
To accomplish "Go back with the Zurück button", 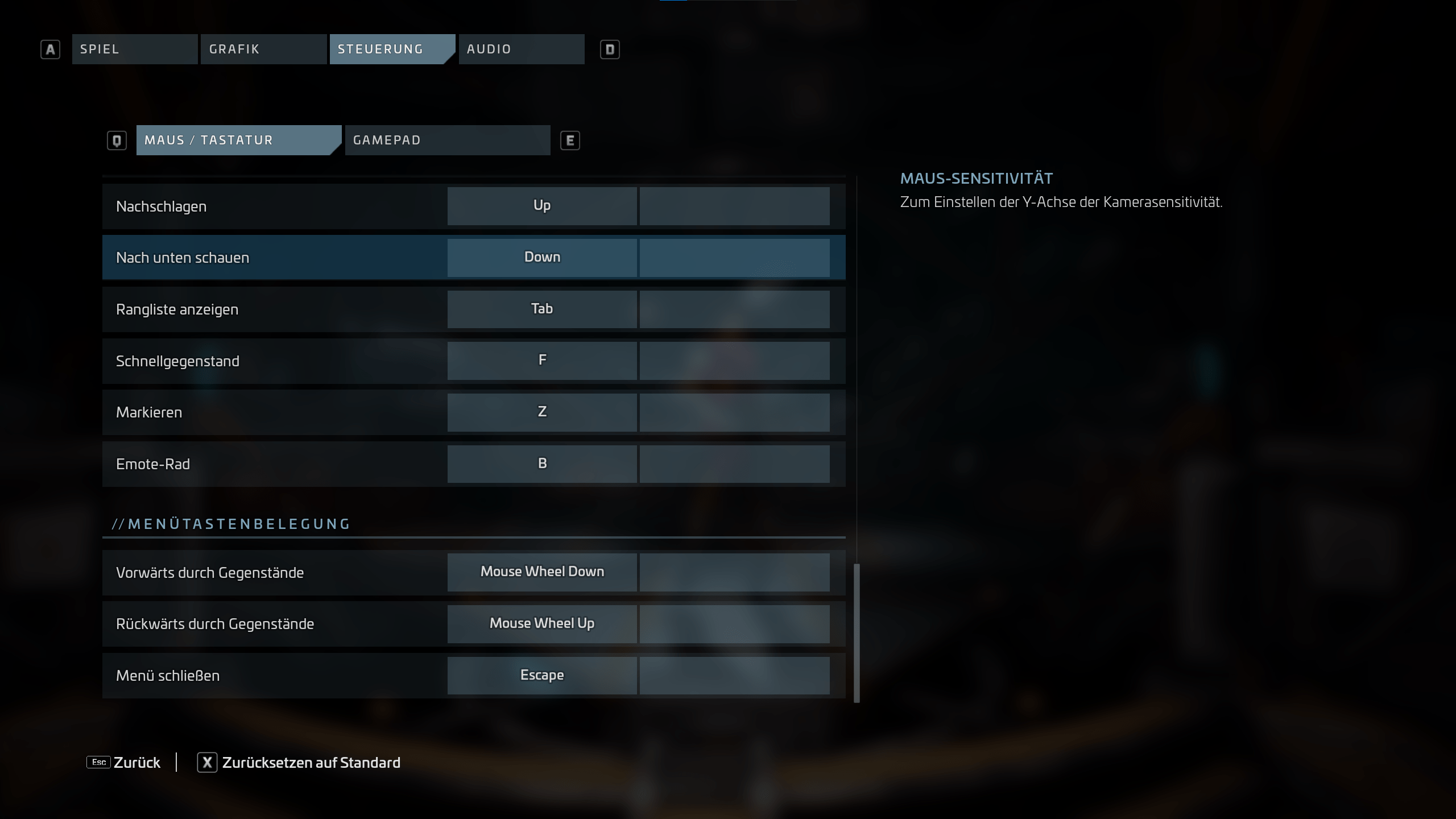I will (124, 762).
